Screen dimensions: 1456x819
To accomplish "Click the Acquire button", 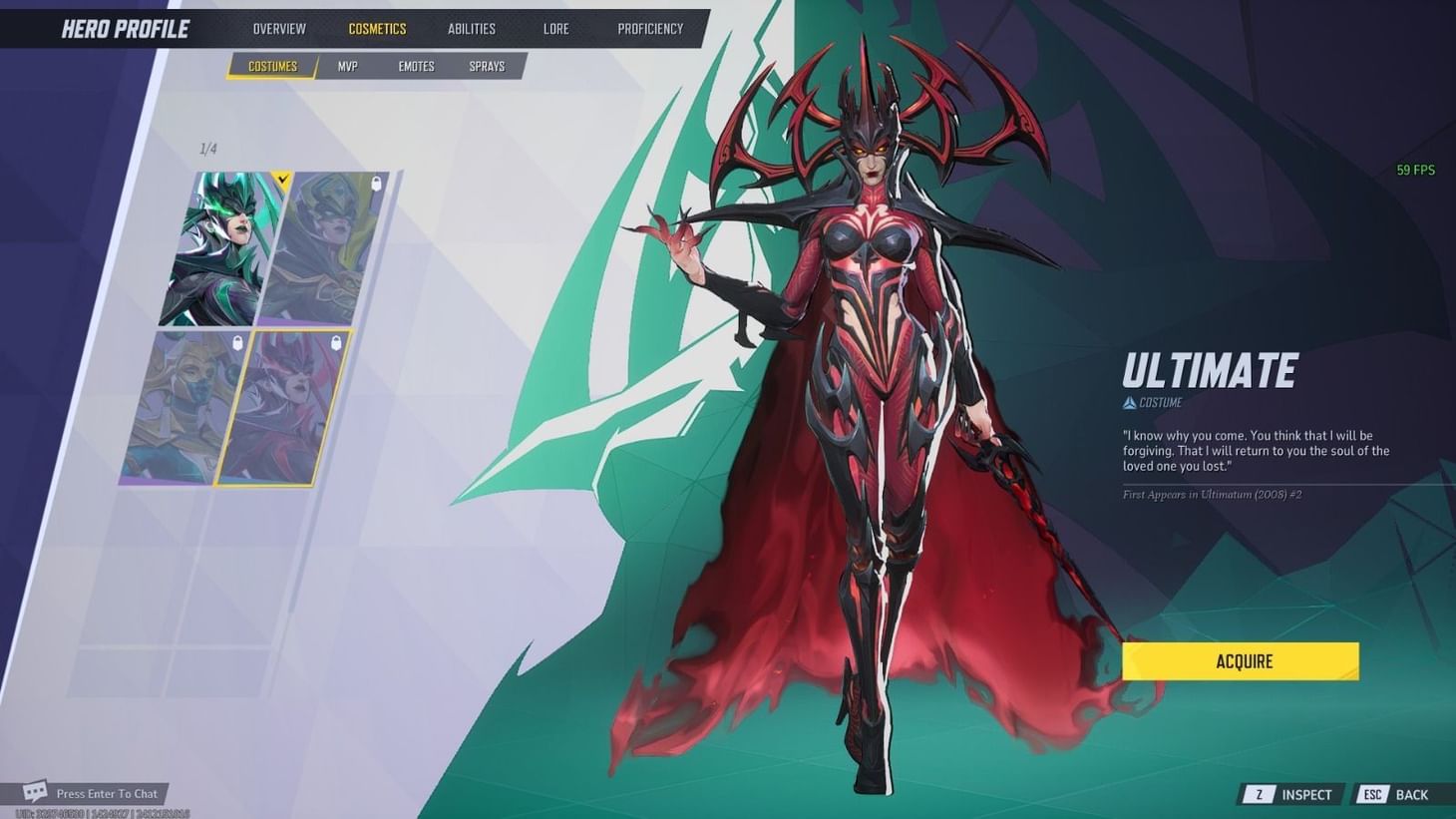I will point(1240,660).
